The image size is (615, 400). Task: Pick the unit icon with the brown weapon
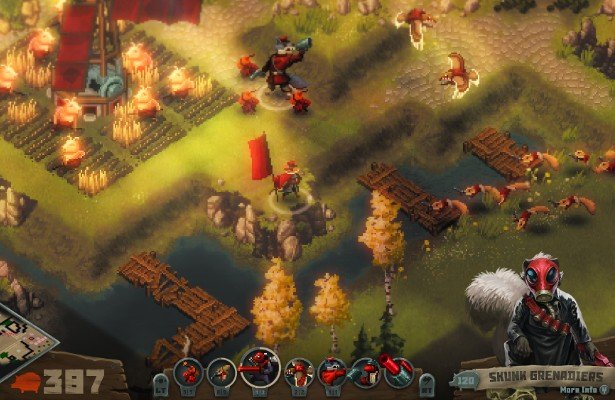(x=222, y=373)
